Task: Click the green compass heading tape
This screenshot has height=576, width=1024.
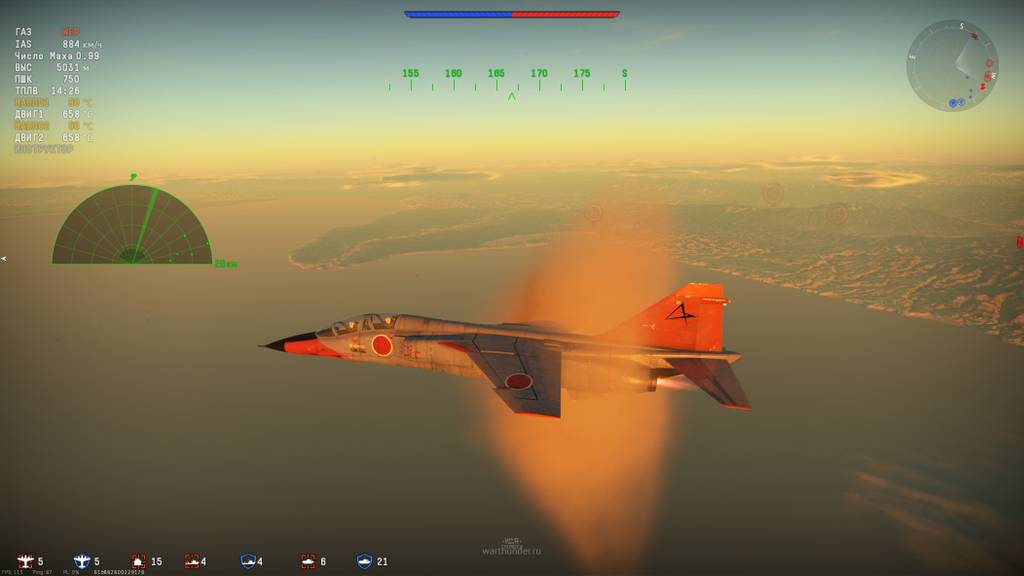Action: point(508,80)
